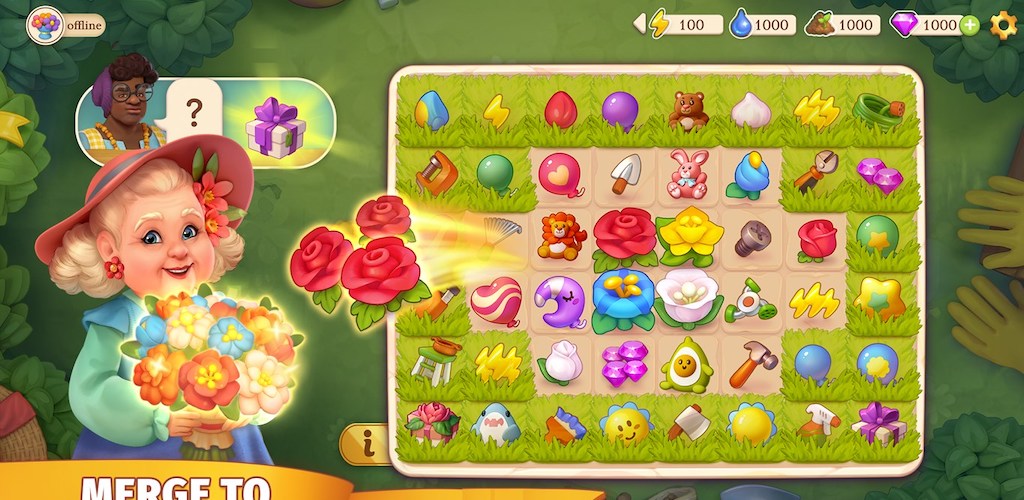Viewport: 1024px width, 500px height.
Task: Tap the pink heart balloon tile
Action: (561, 174)
